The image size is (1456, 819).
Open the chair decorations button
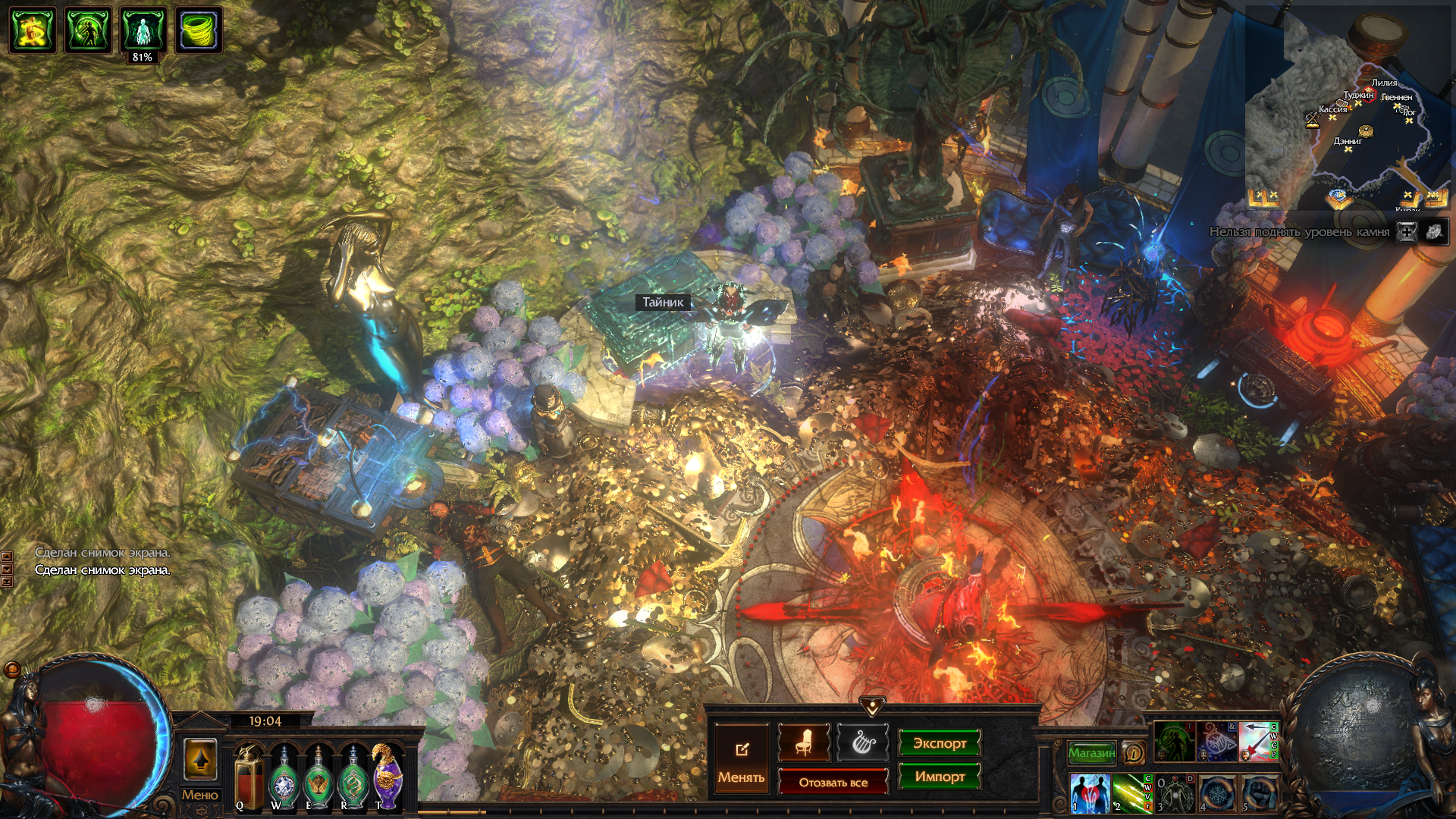click(804, 742)
